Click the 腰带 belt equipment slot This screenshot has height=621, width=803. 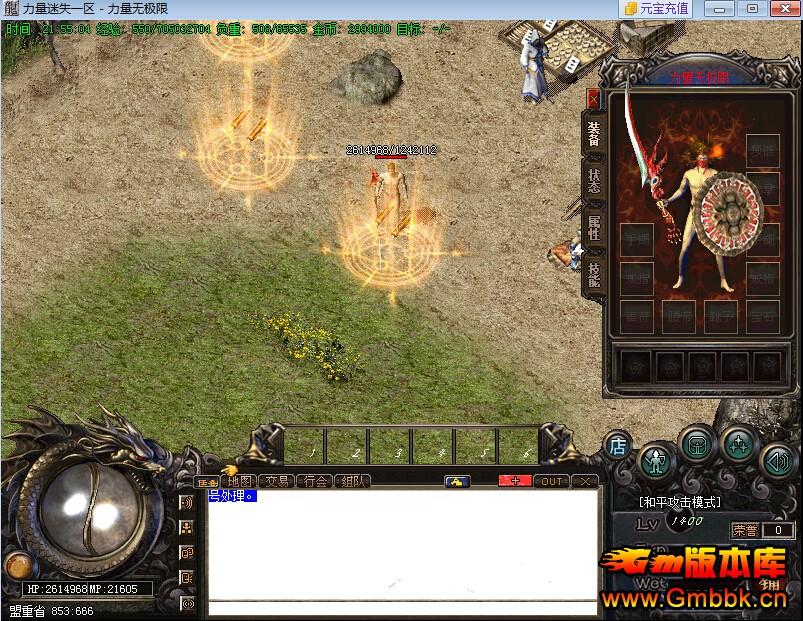(x=678, y=315)
